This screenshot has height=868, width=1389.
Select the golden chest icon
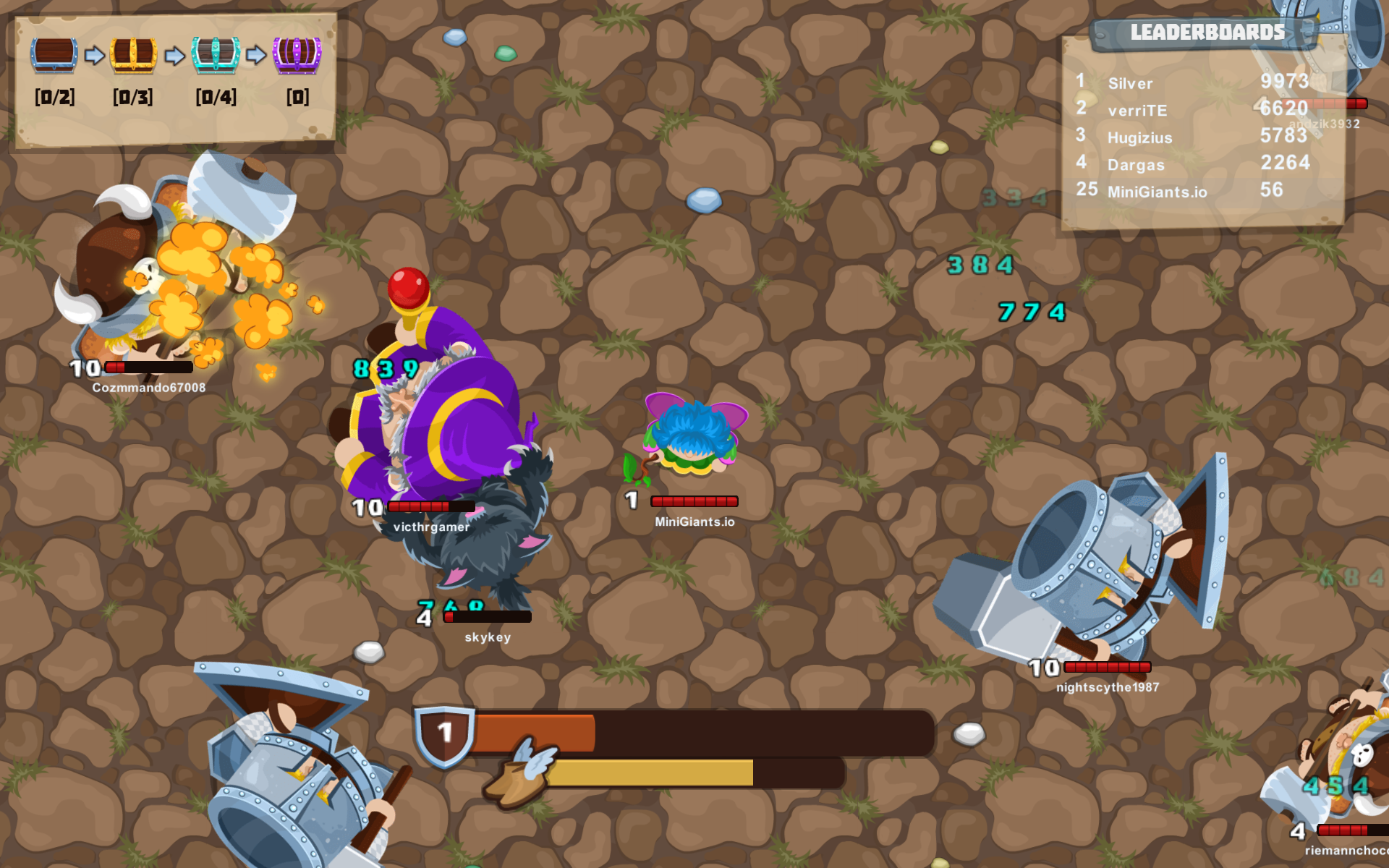134,54
